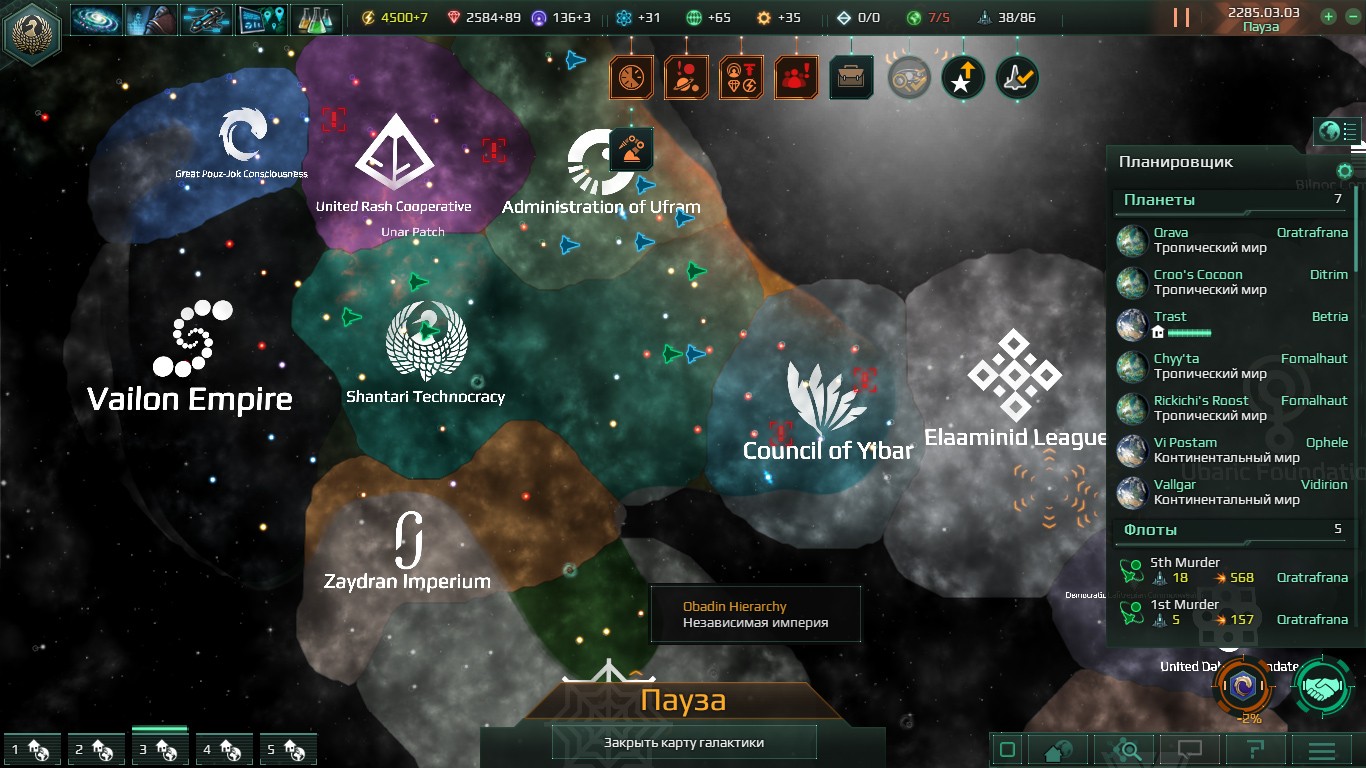The width and height of the screenshot is (1366, 768).
Task: Click the 'Закрыть карту галактики' button
Action: [x=684, y=742]
